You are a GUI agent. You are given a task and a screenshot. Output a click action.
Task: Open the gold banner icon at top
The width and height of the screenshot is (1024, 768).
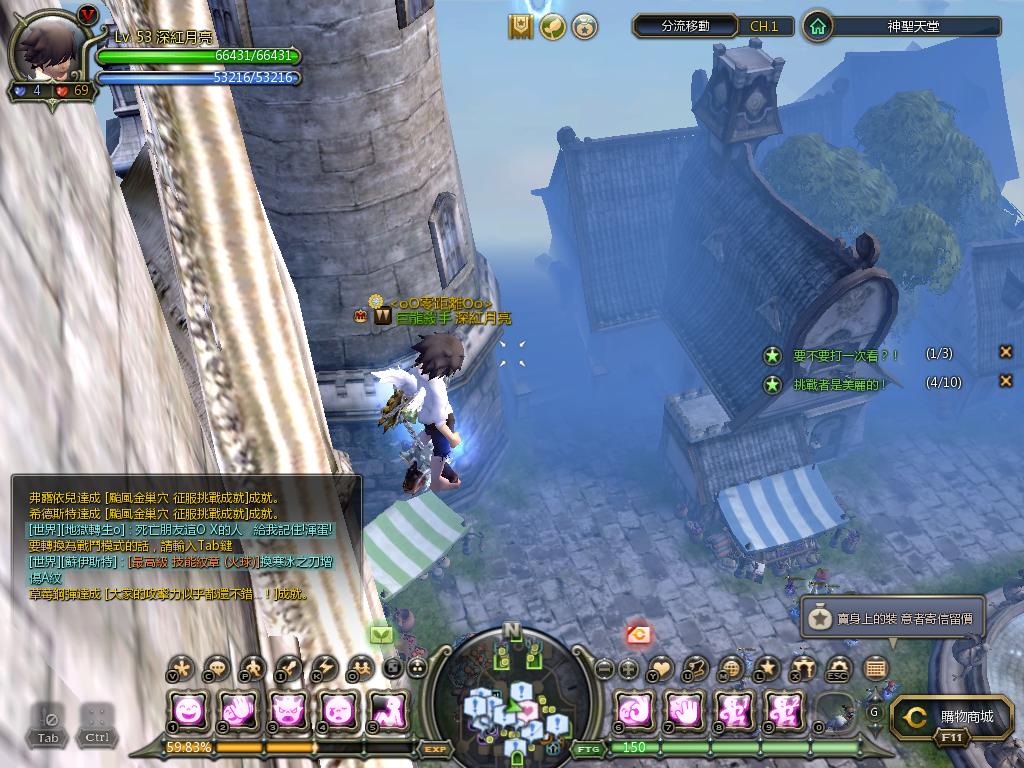point(520,27)
